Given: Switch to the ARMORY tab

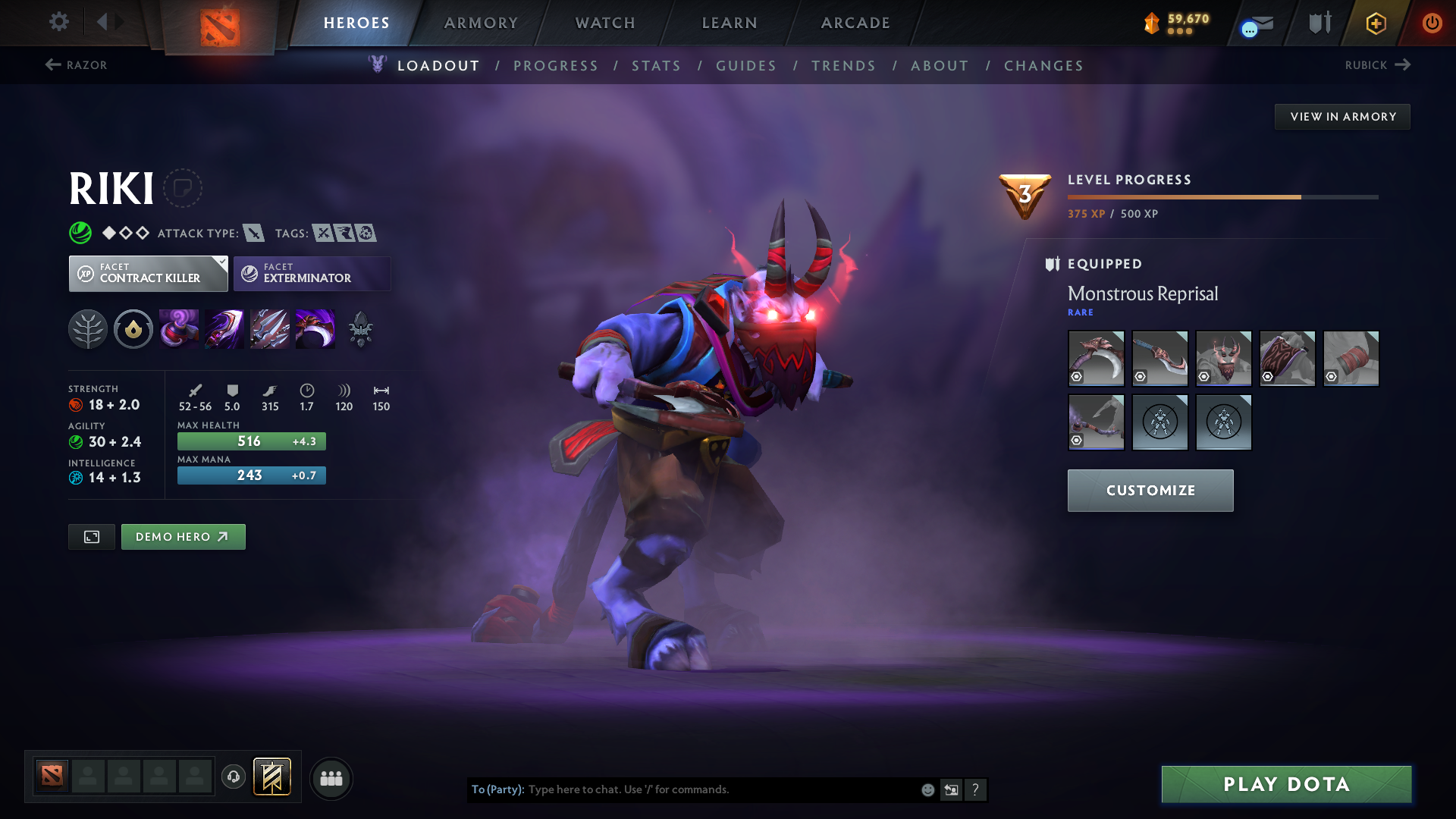Looking at the screenshot, I should (481, 23).
